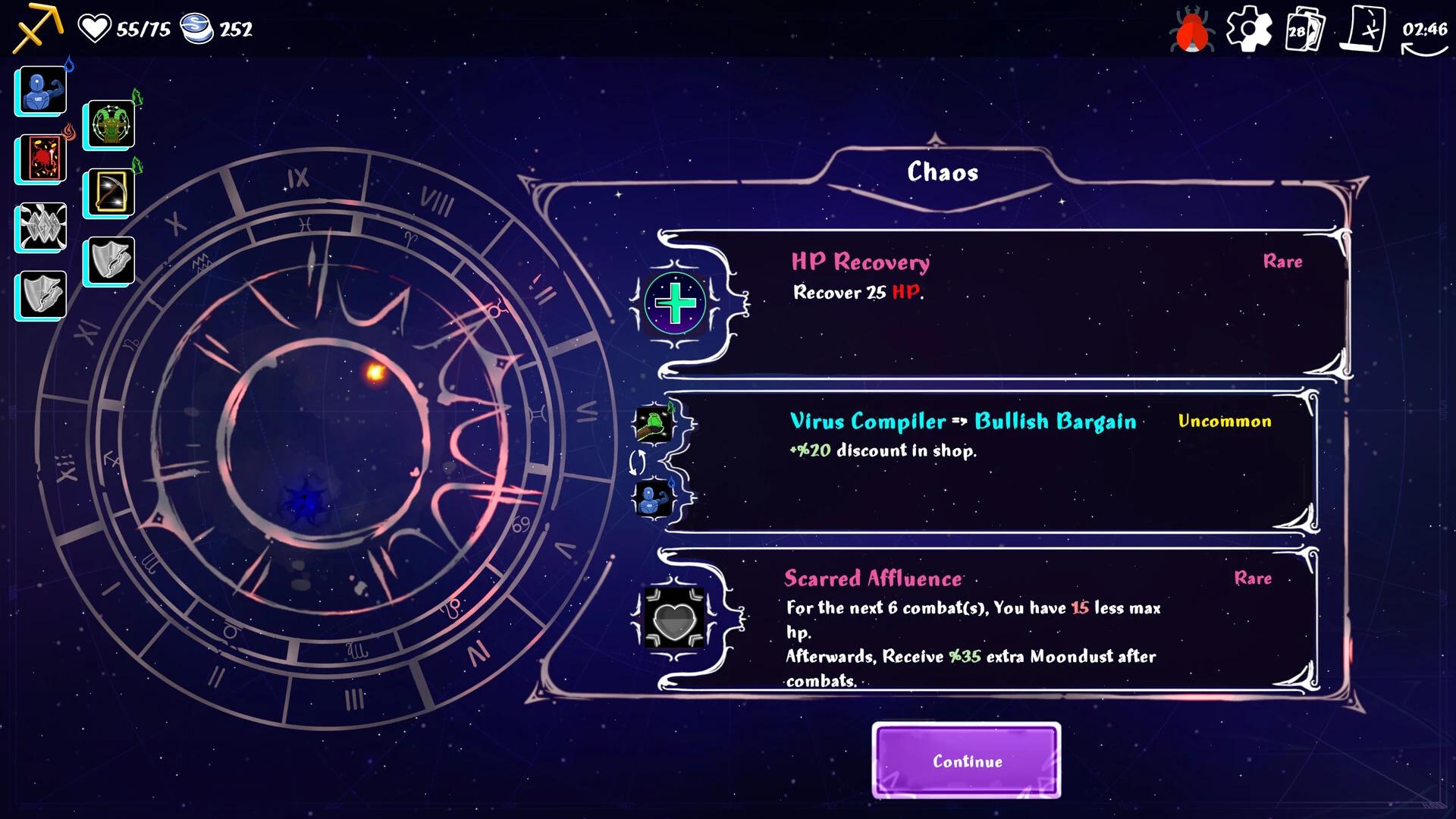Open settings with the gear icon
The width and height of the screenshot is (1456, 819).
(x=1248, y=30)
